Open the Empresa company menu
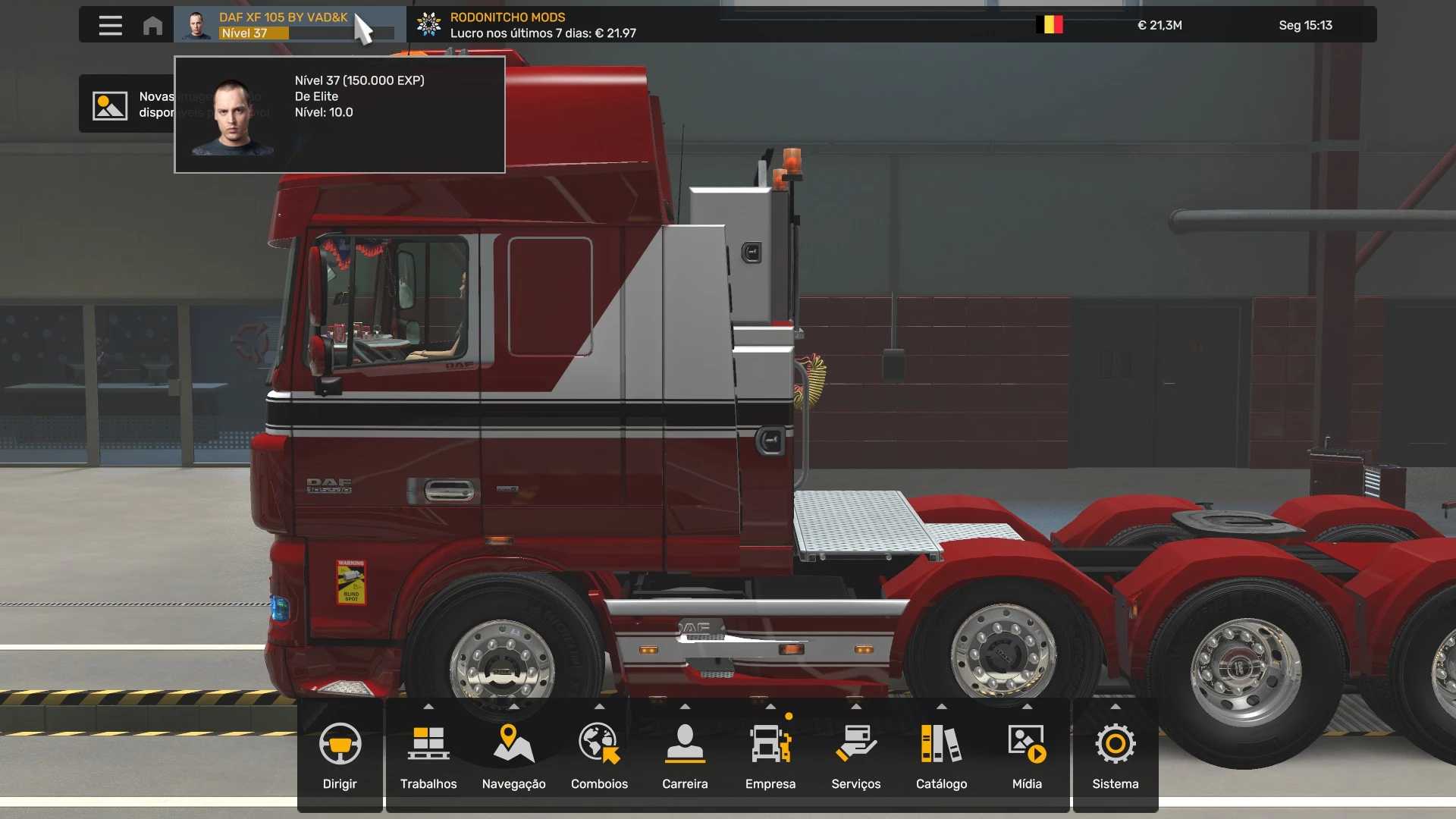 click(770, 755)
